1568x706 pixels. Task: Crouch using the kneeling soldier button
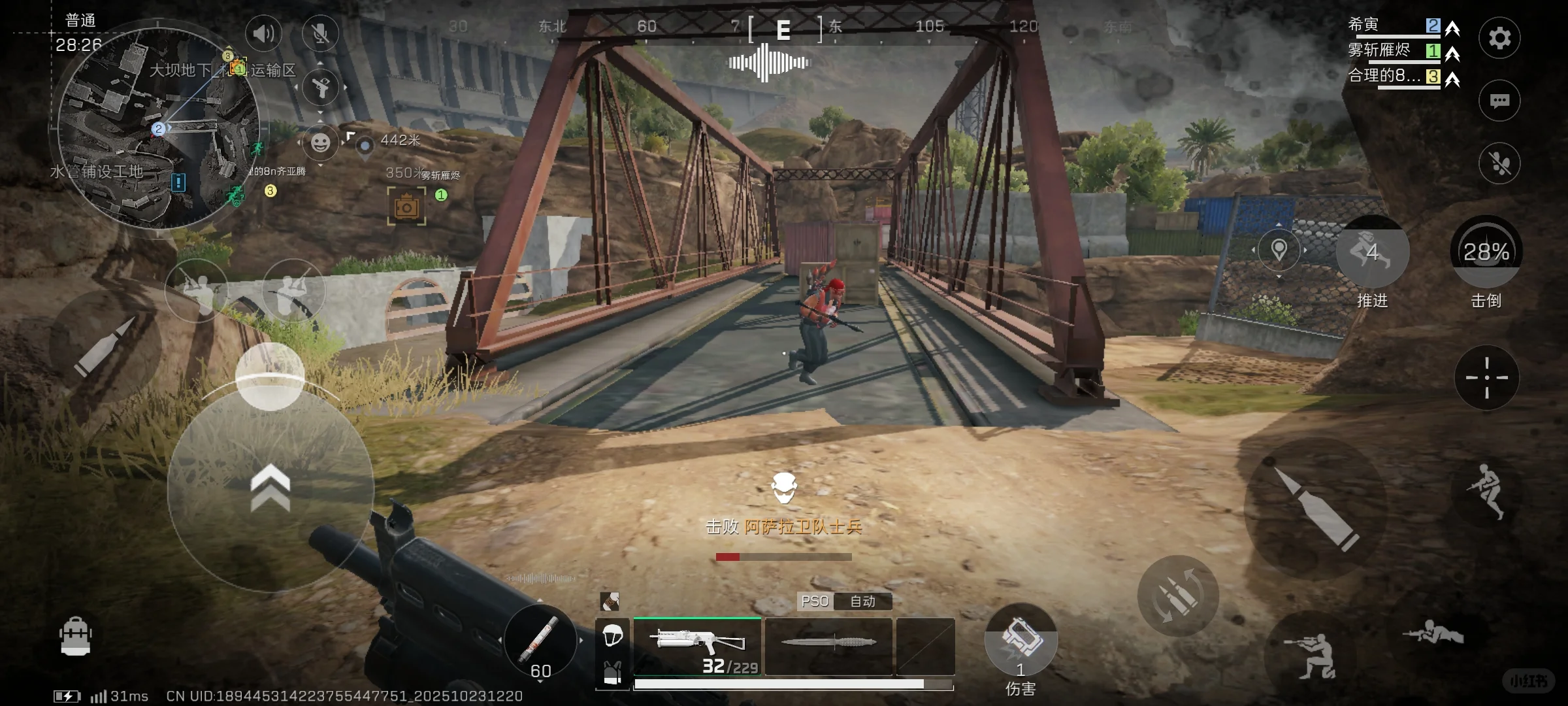click(x=1311, y=654)
